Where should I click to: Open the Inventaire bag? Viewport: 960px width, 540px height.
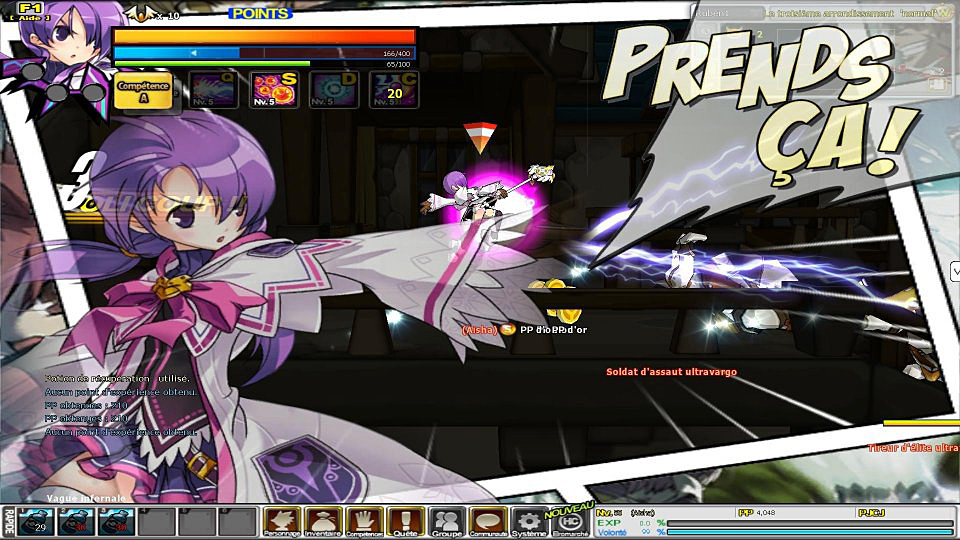tap(324, 521)
